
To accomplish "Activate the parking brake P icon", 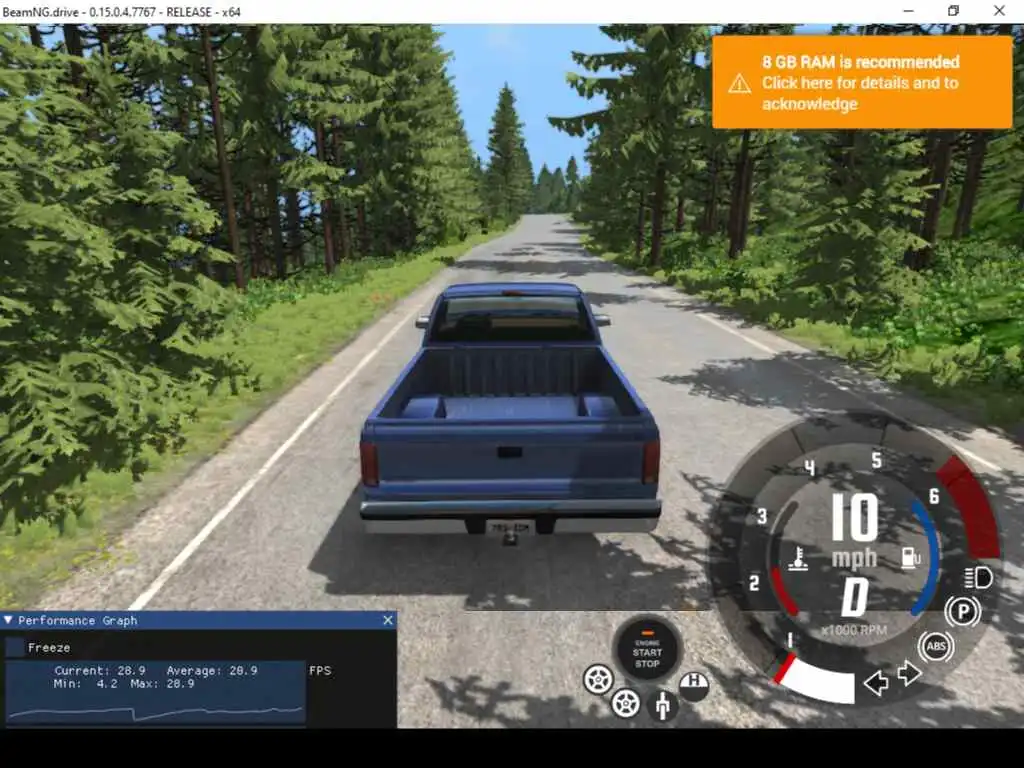I will coord(962,611).
